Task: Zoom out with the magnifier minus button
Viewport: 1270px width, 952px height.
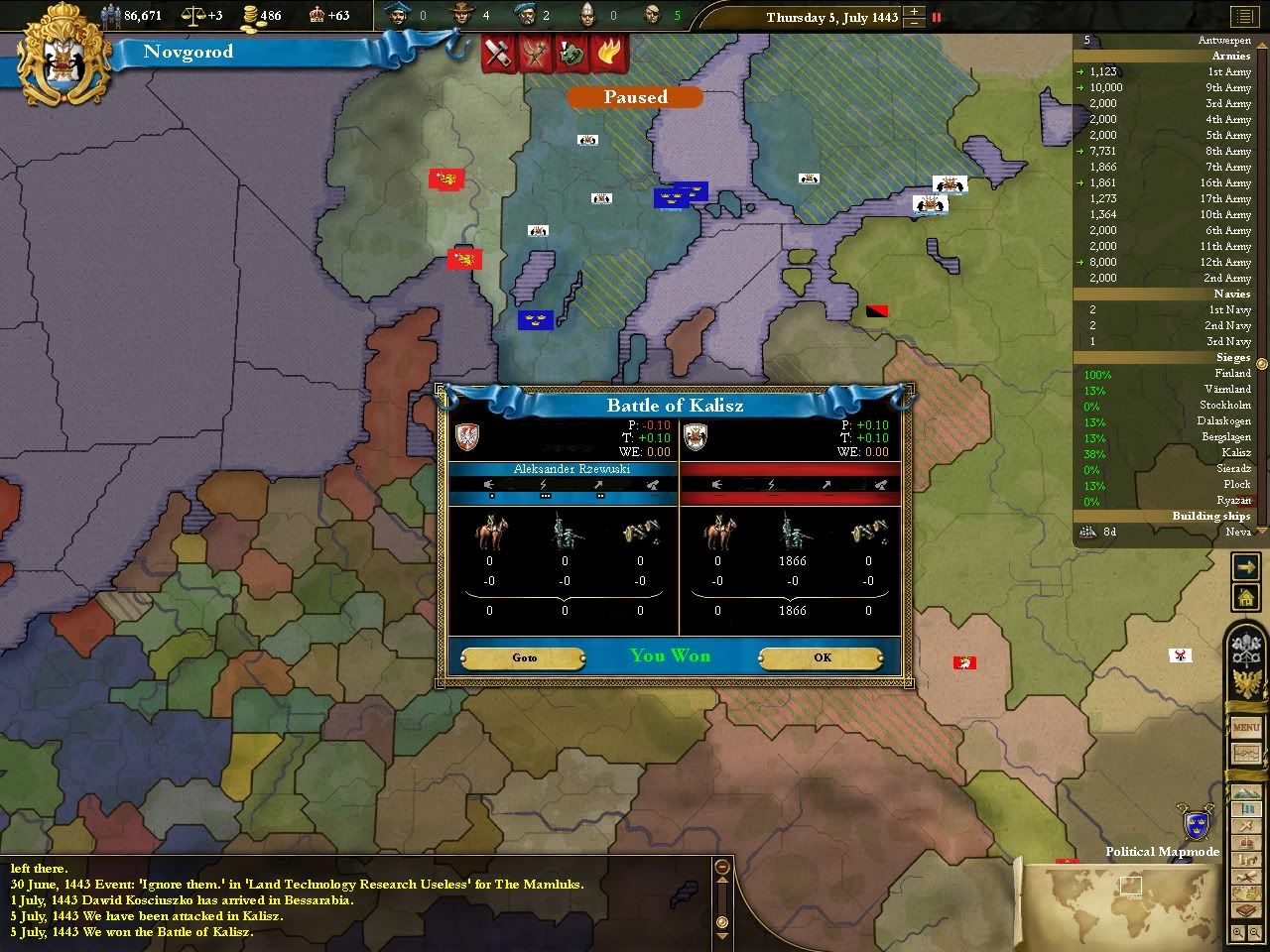Action: click(1256, 933)
